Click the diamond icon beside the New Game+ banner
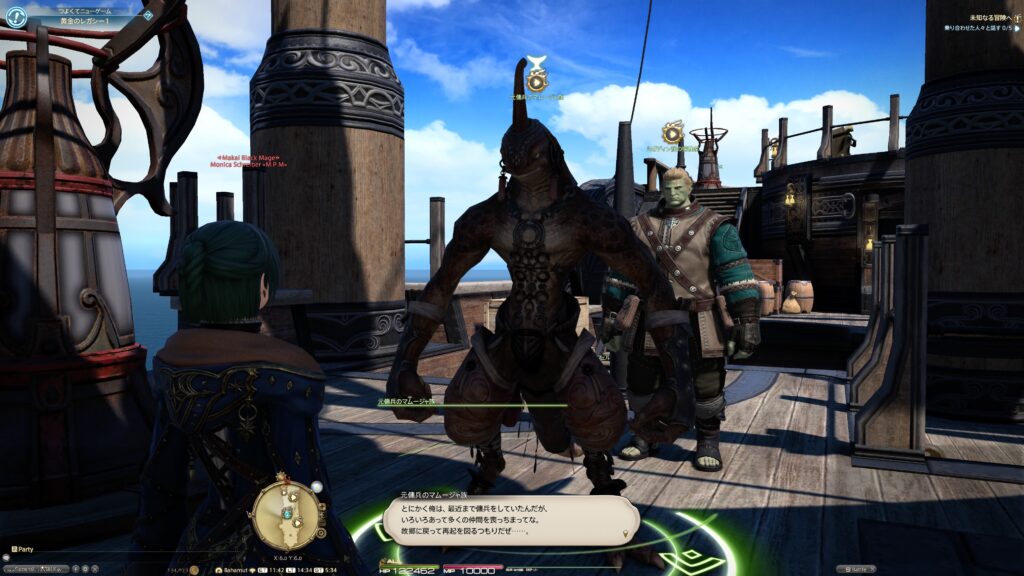The image size is (1024, 576). [148, 15]
